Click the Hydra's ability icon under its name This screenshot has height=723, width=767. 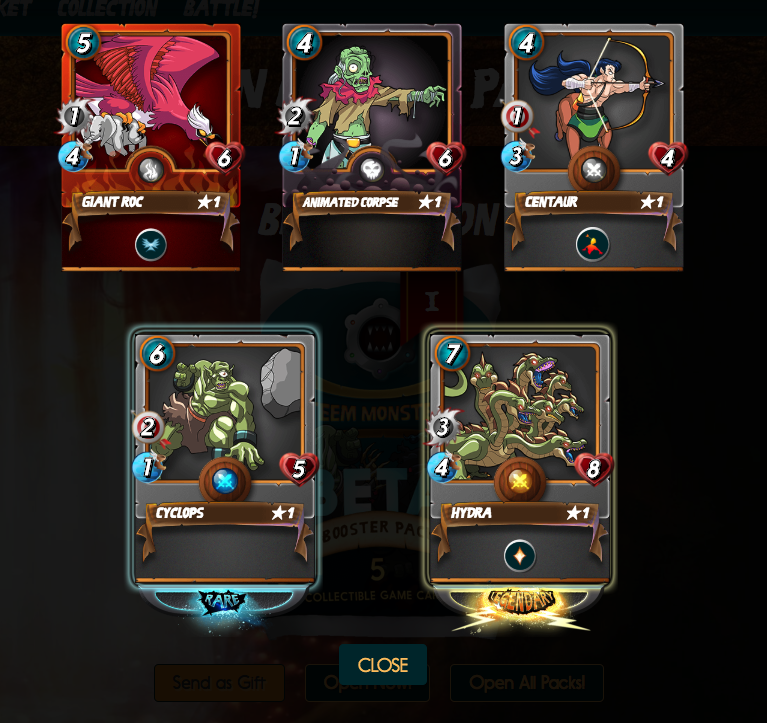519,556
